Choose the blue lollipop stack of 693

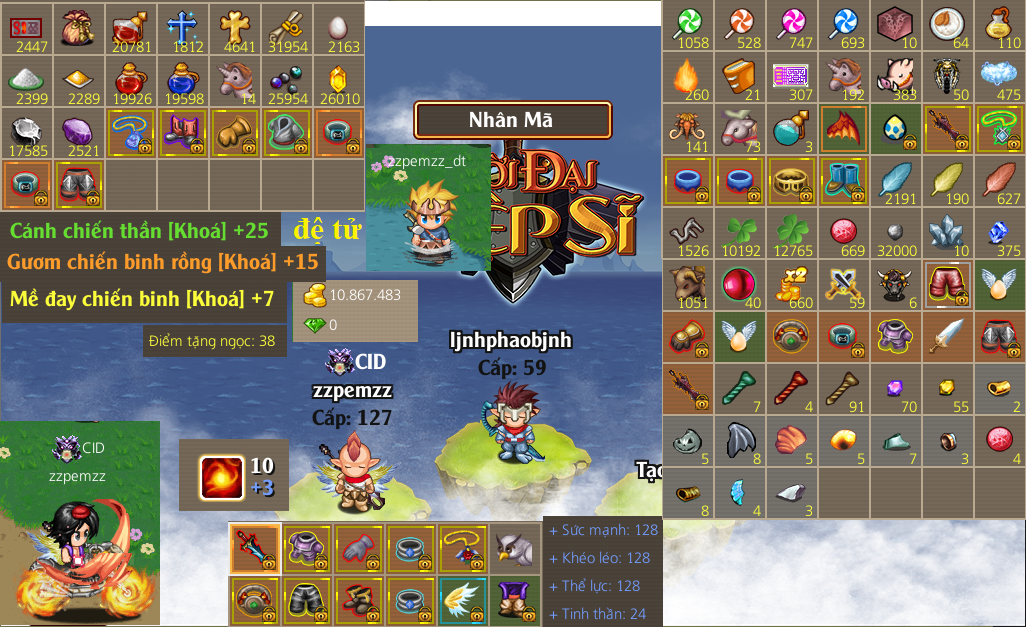point(844,25)
